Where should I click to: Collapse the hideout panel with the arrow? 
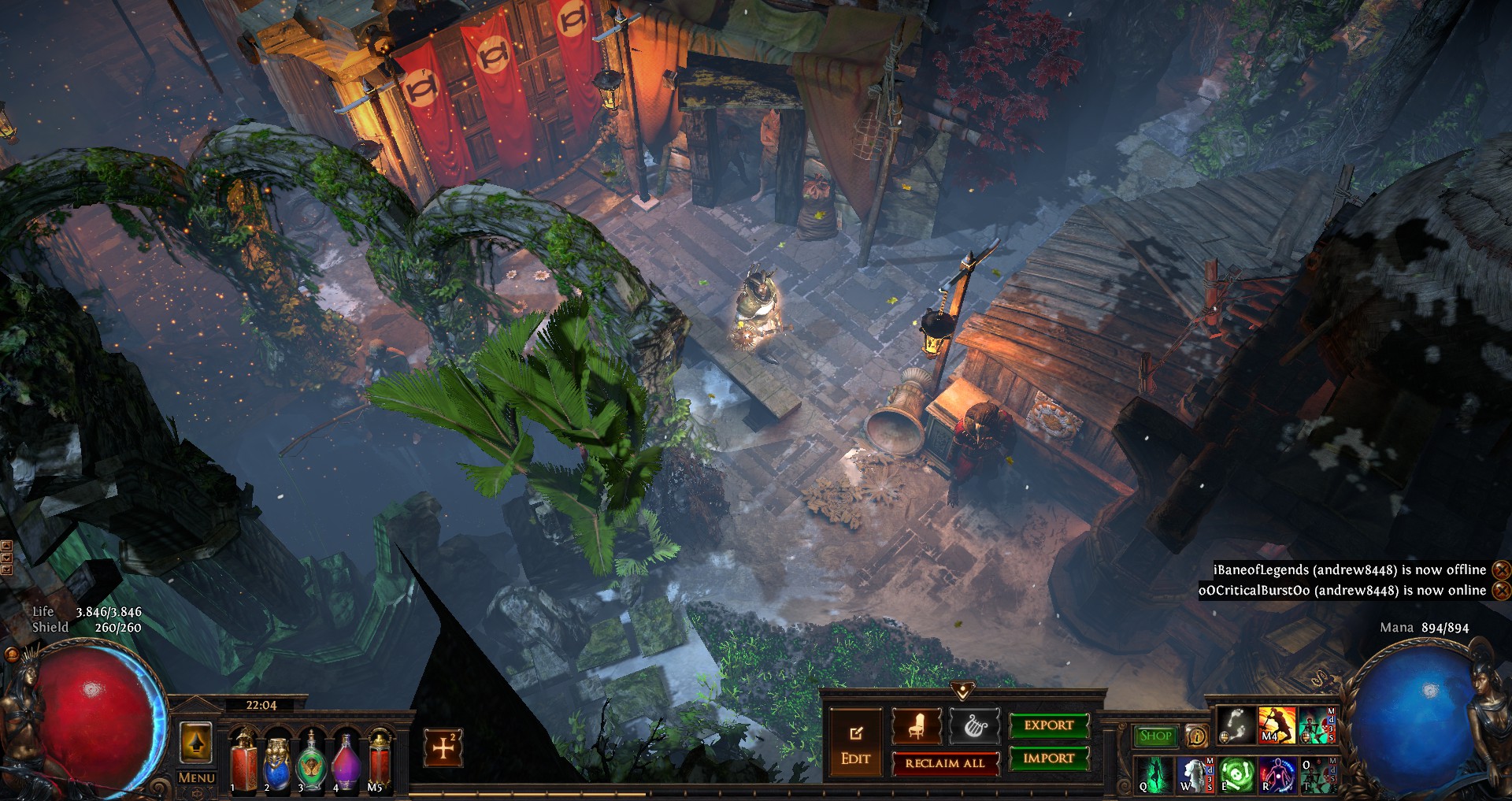click(x=962, y=691)
